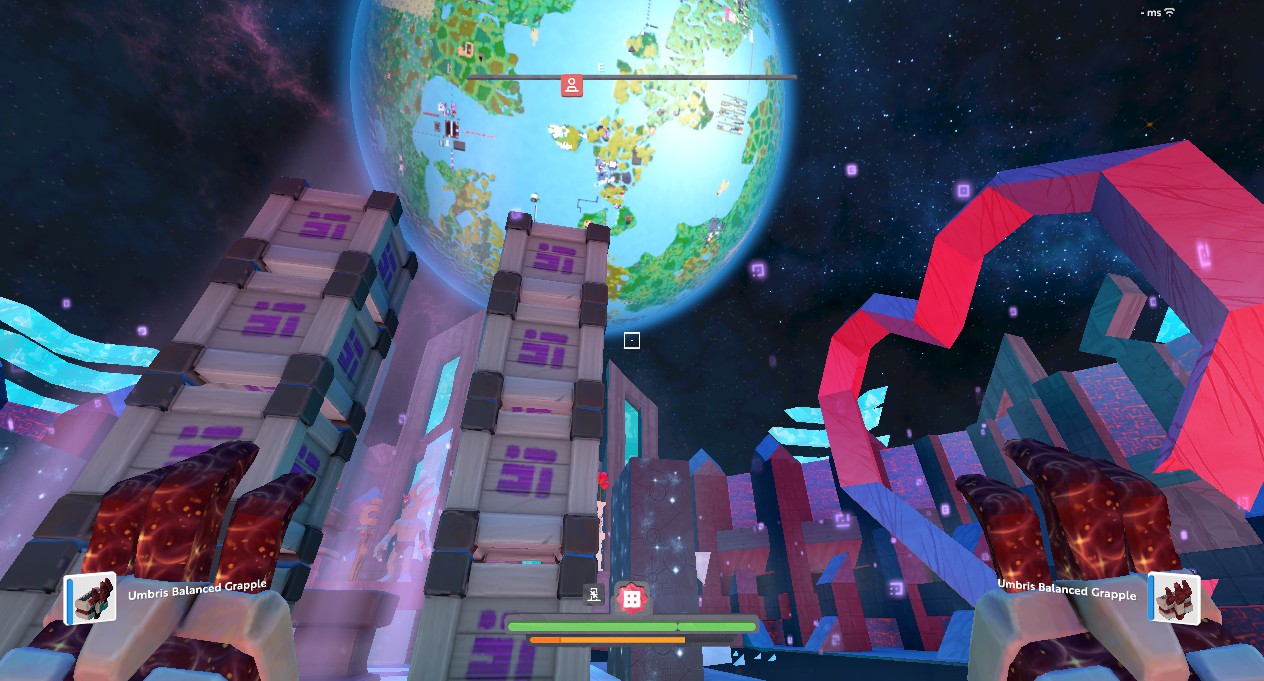Click the small grey status icon above the health bar

[x=594, y=595]
